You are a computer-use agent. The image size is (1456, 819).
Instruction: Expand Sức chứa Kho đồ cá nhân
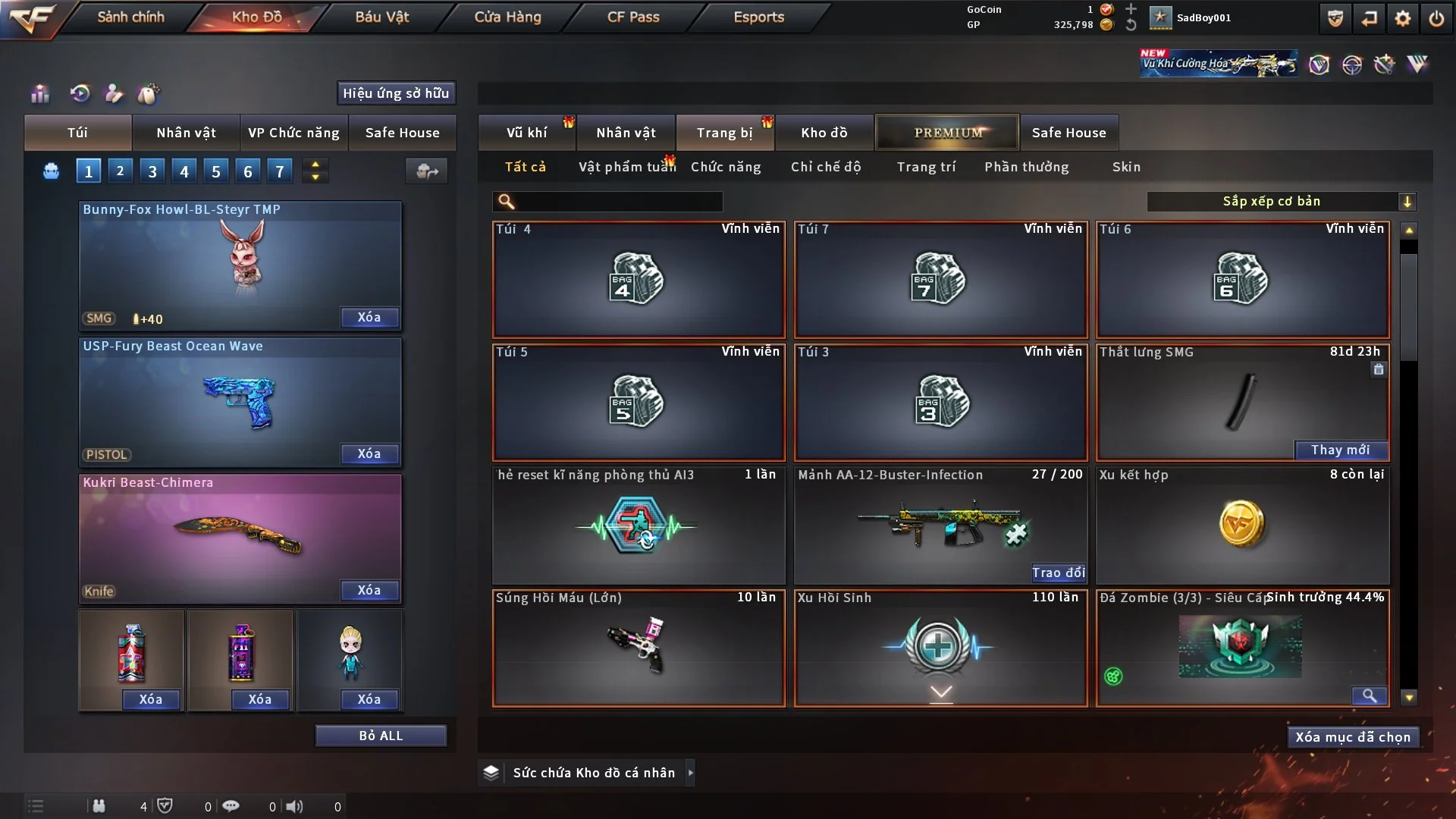click(690, 773)
